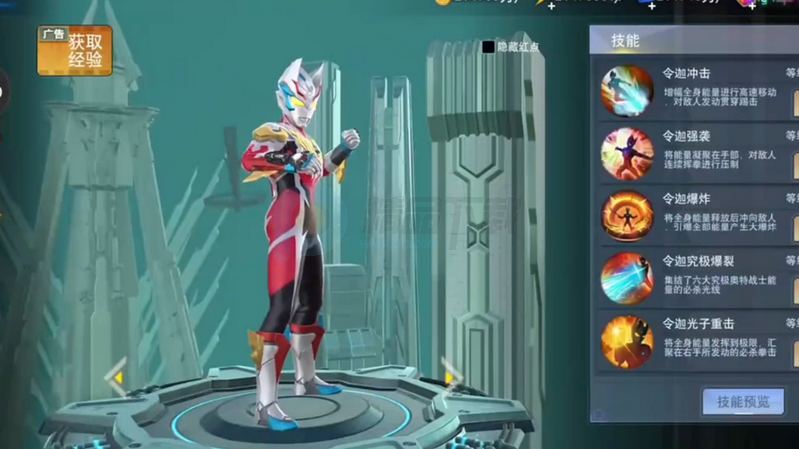This screenshot has height=449, width=799.
Task: Select the 令迦强袭 skill icon
Action: click(627, 153)
